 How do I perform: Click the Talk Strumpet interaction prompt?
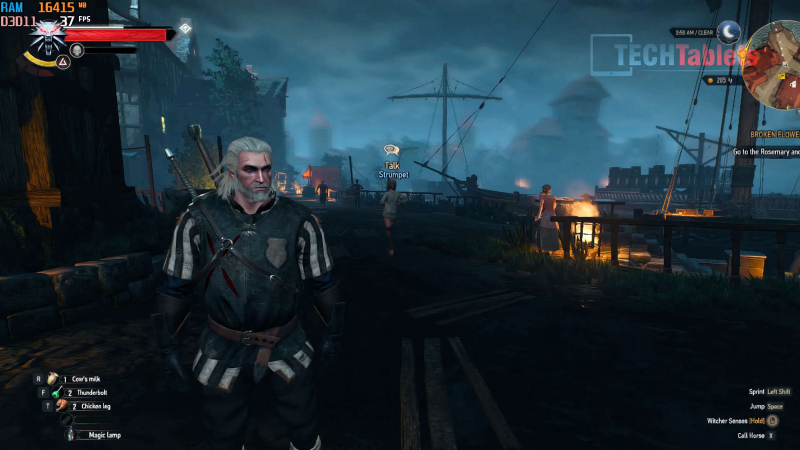[393, 162]
